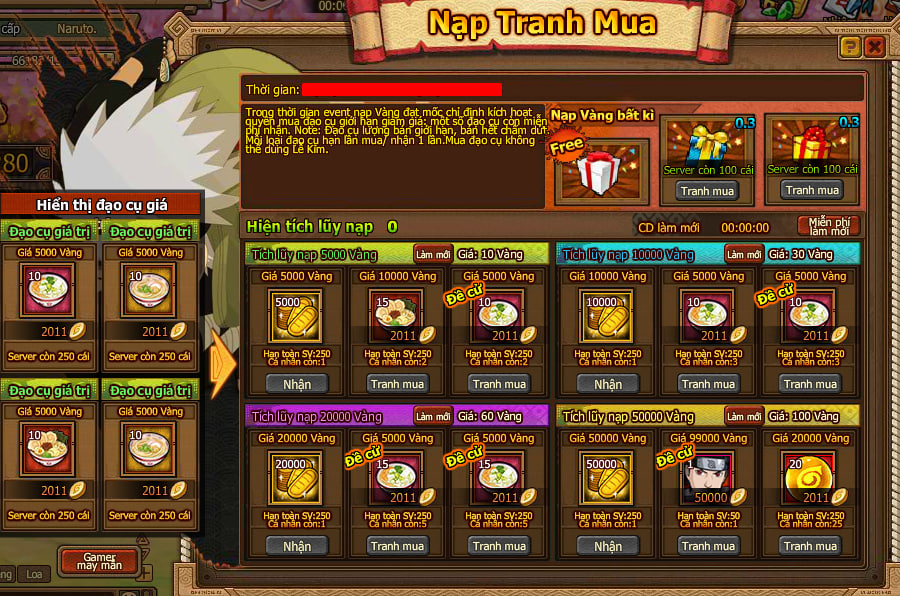Claim the 20000 gold reward with Nhận
This screenshot has height=596, width=900.
tap(297, 546)
